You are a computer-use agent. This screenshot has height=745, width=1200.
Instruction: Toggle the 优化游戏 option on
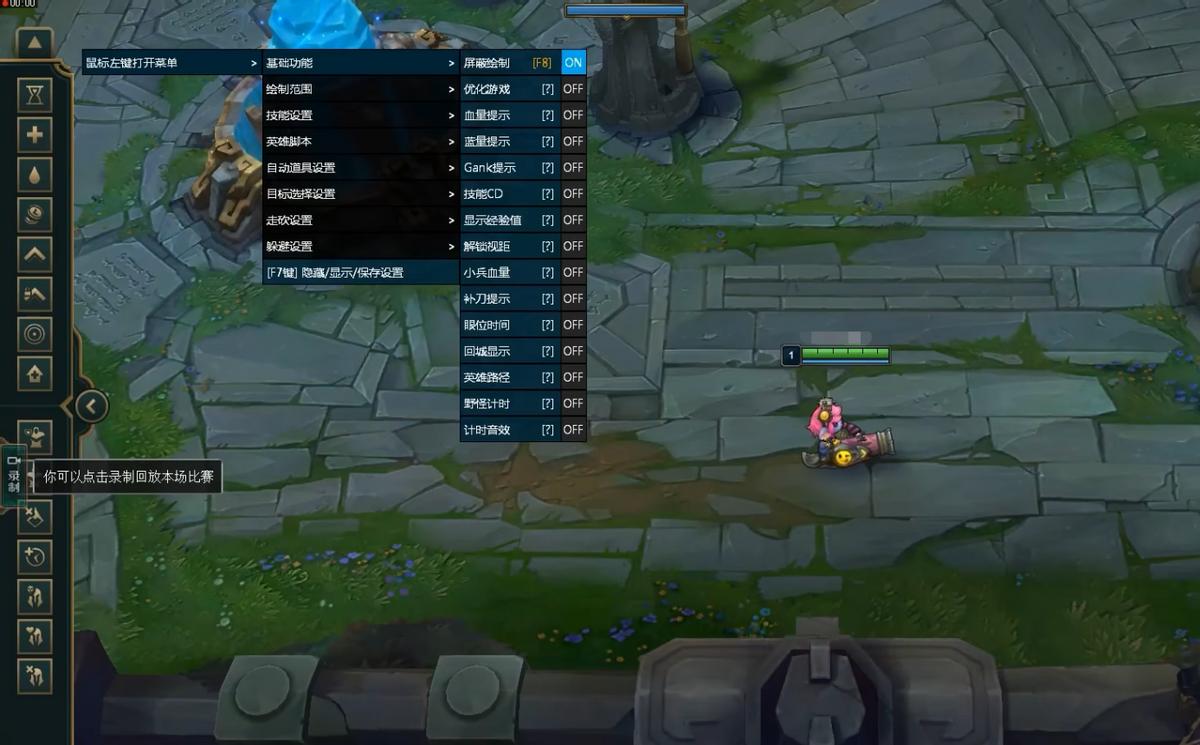573,89
